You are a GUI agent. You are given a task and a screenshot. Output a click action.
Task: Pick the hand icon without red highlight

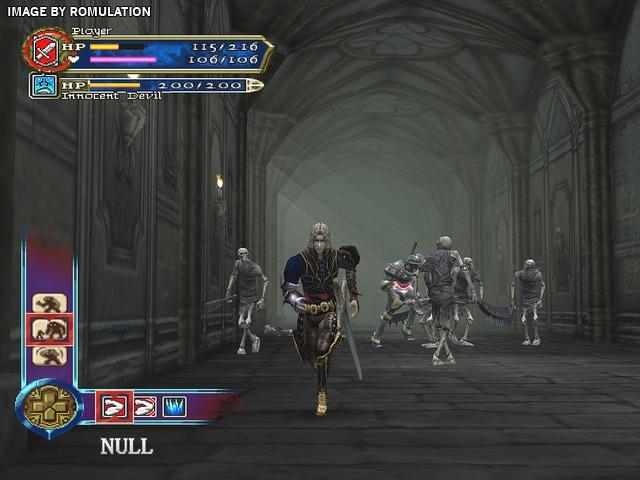(x=145, y=406)
